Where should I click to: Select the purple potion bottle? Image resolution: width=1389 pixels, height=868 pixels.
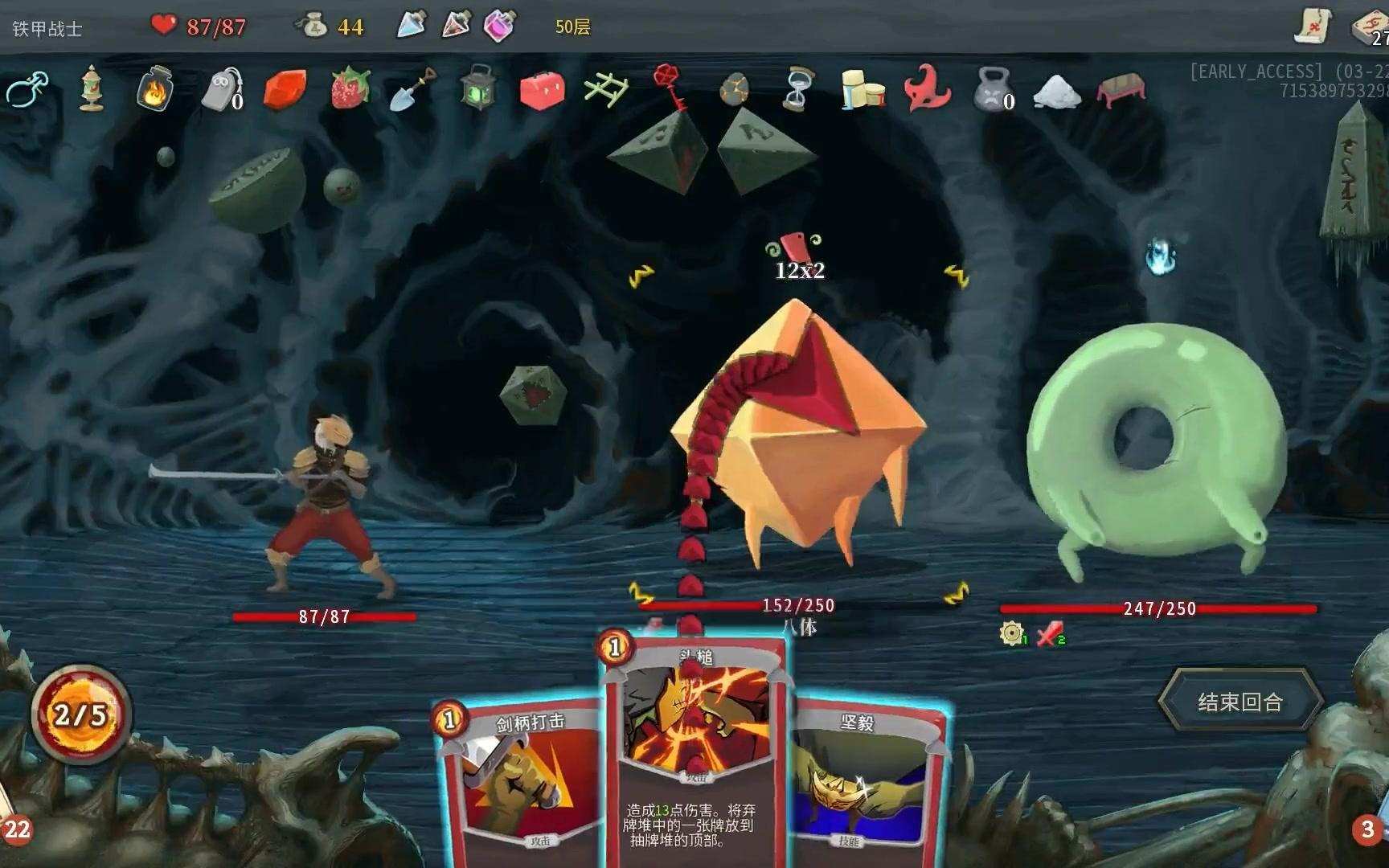(x=499, y=26)
